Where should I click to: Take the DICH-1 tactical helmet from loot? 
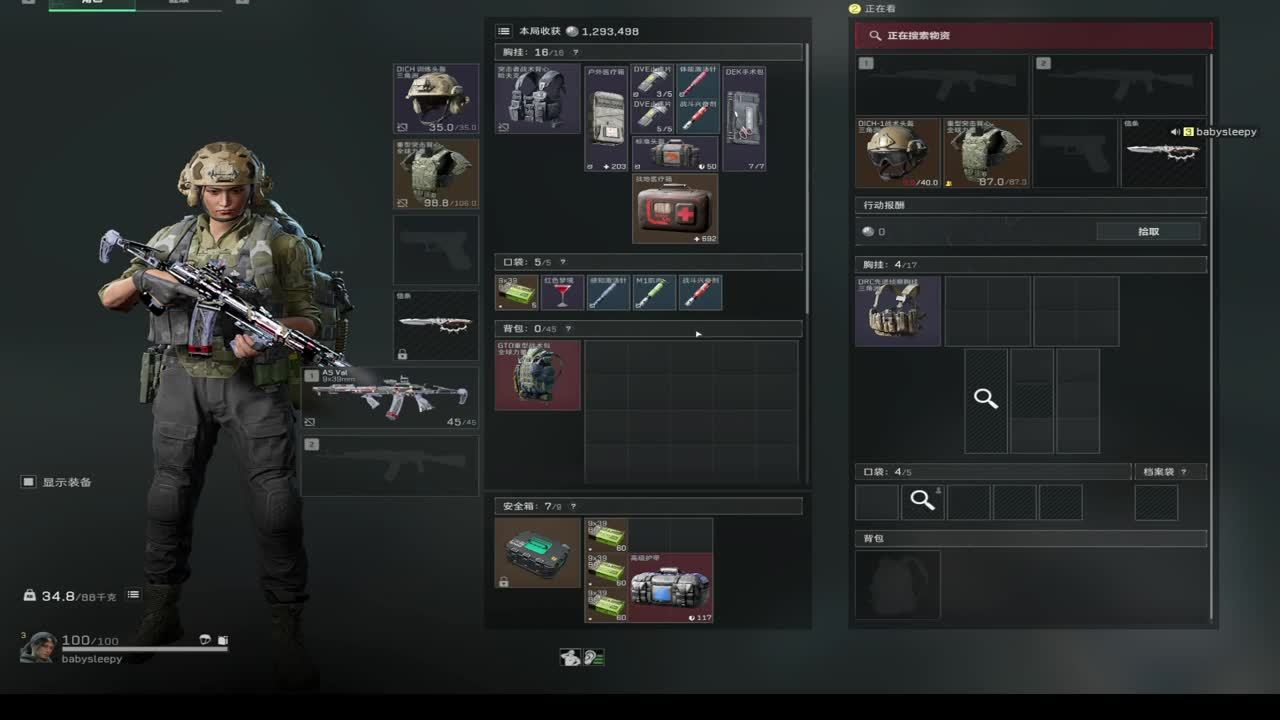pos(897,153)
